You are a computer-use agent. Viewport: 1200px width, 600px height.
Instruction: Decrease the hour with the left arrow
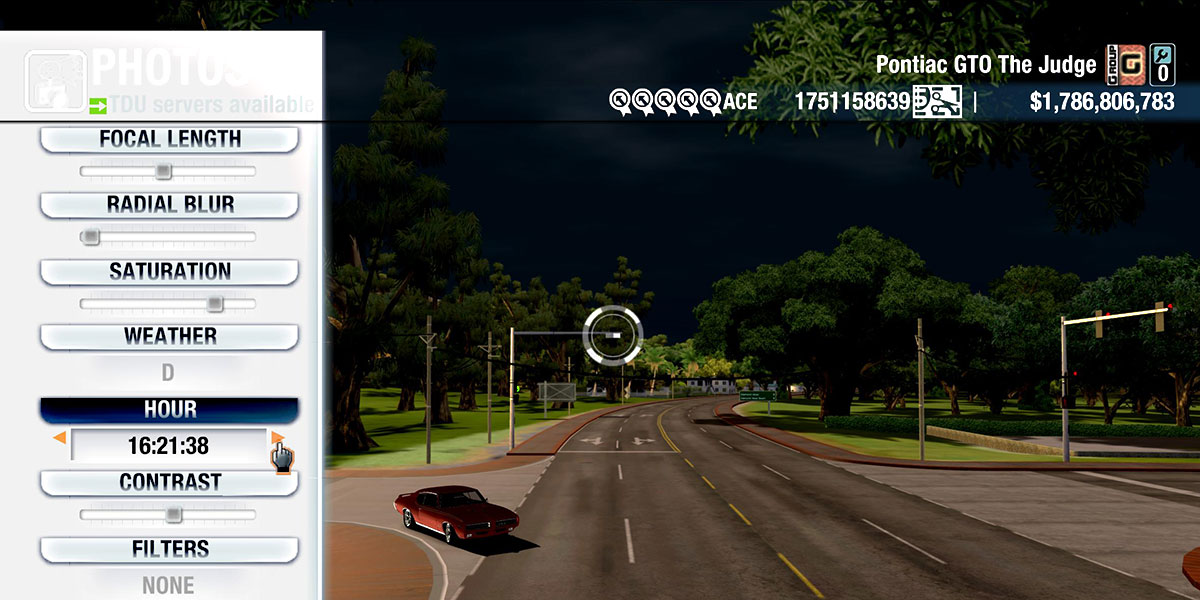click(x=60, y=438)
